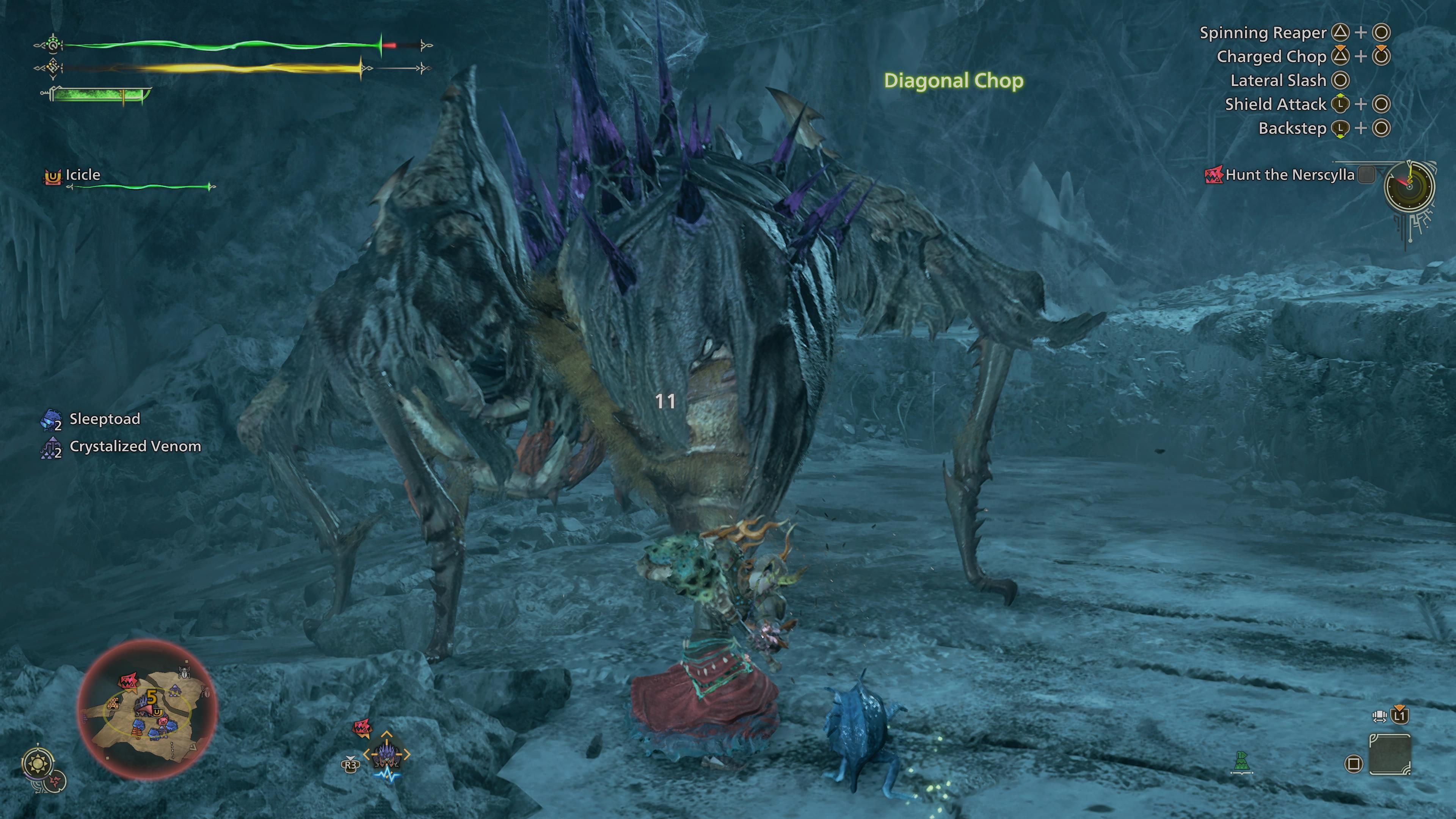Select the Sleeptoad entry in nearby list

point(104,419)
